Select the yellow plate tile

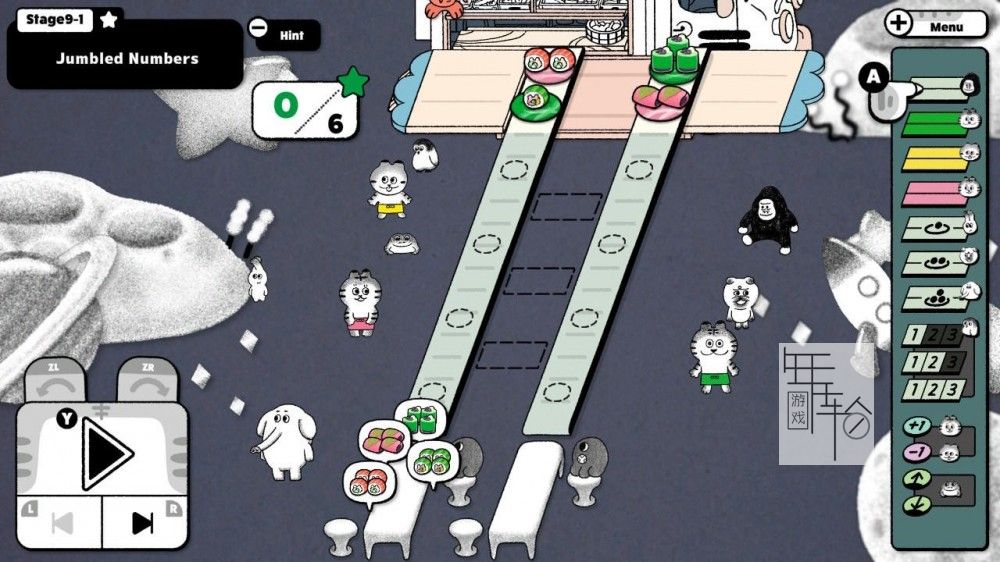point(930,157)
